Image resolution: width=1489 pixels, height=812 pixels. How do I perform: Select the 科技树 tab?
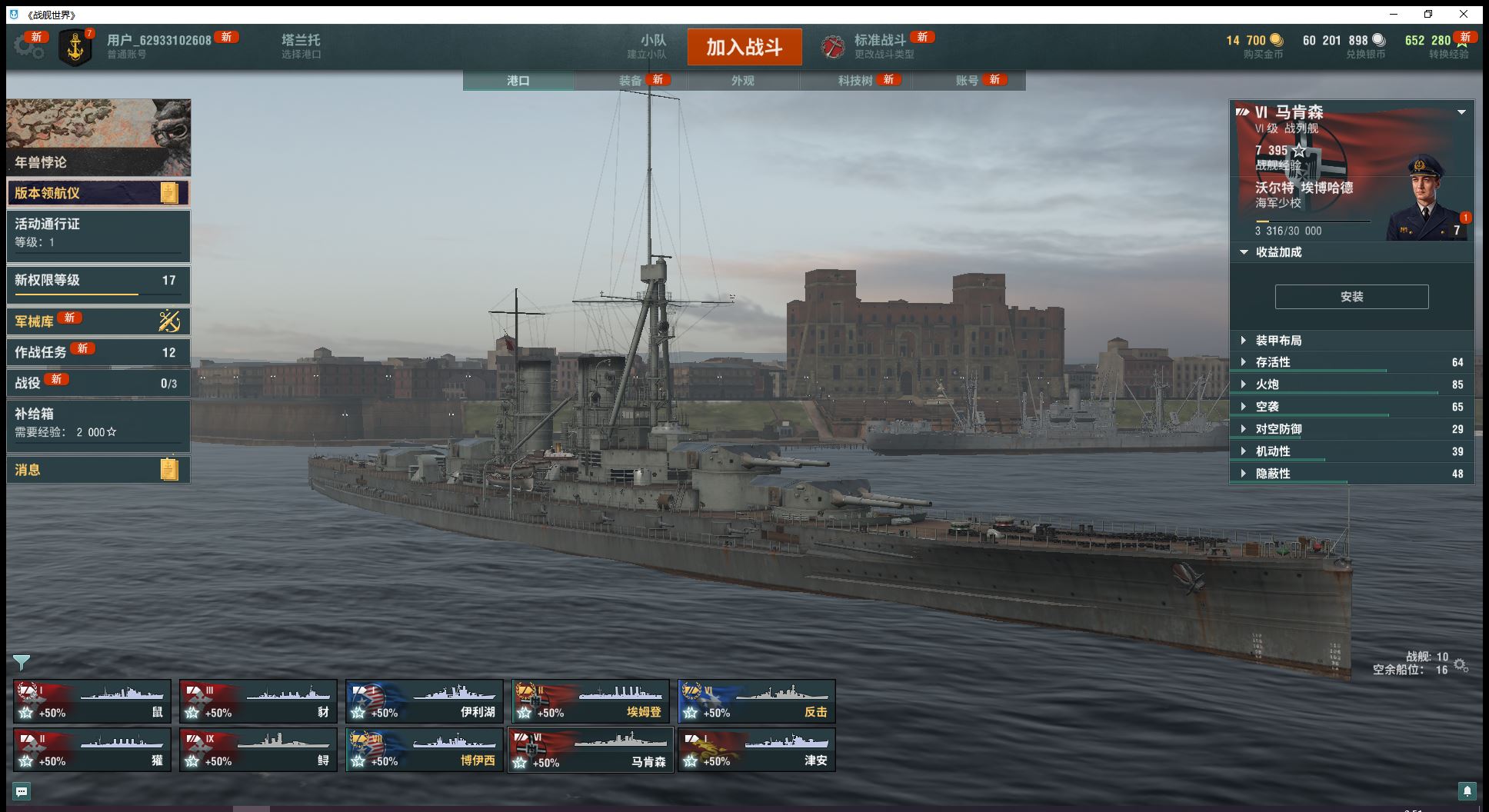pos(855,81)
